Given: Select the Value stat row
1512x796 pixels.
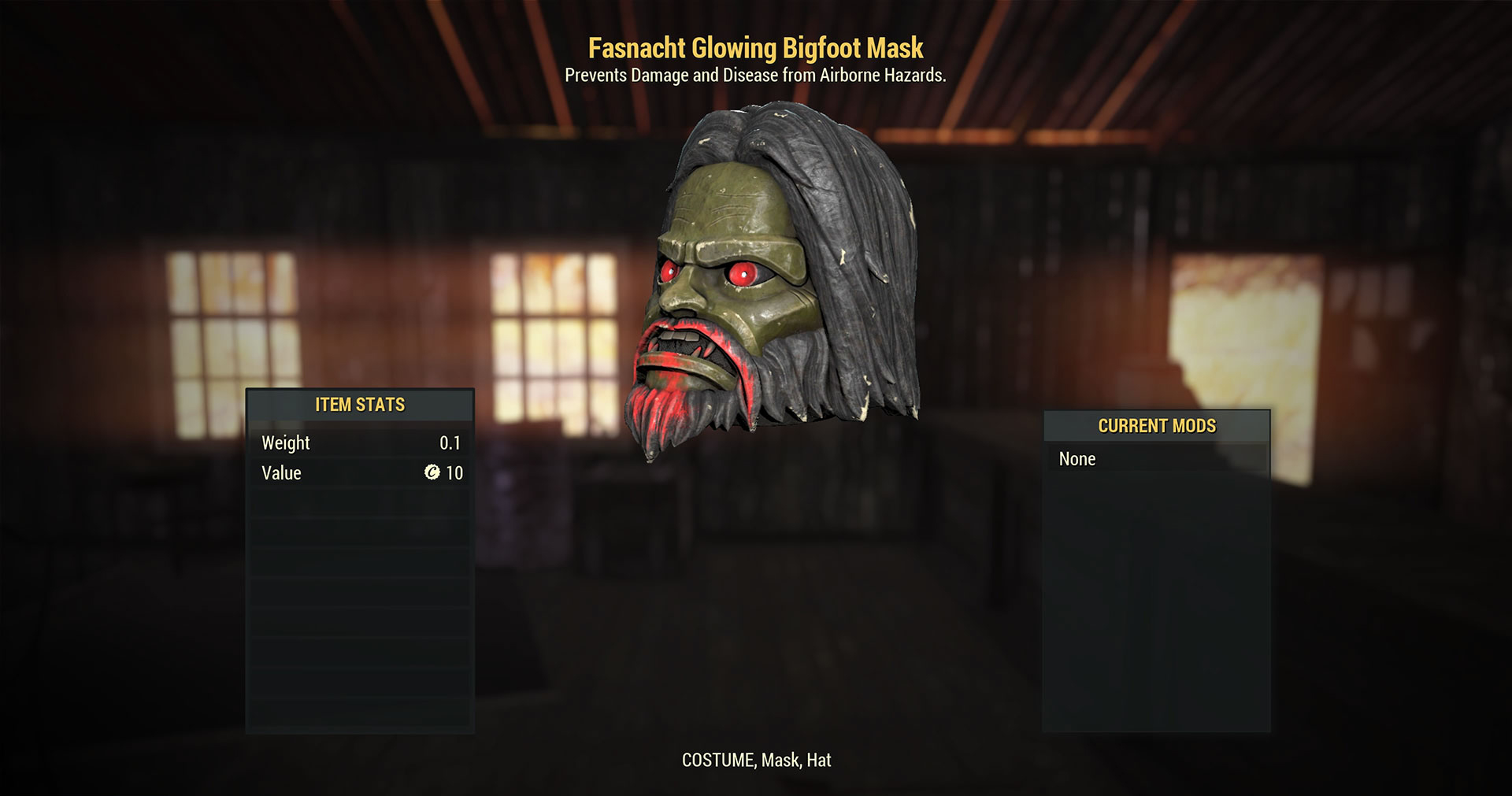Looking at the screenshot, I should point(360,473).
